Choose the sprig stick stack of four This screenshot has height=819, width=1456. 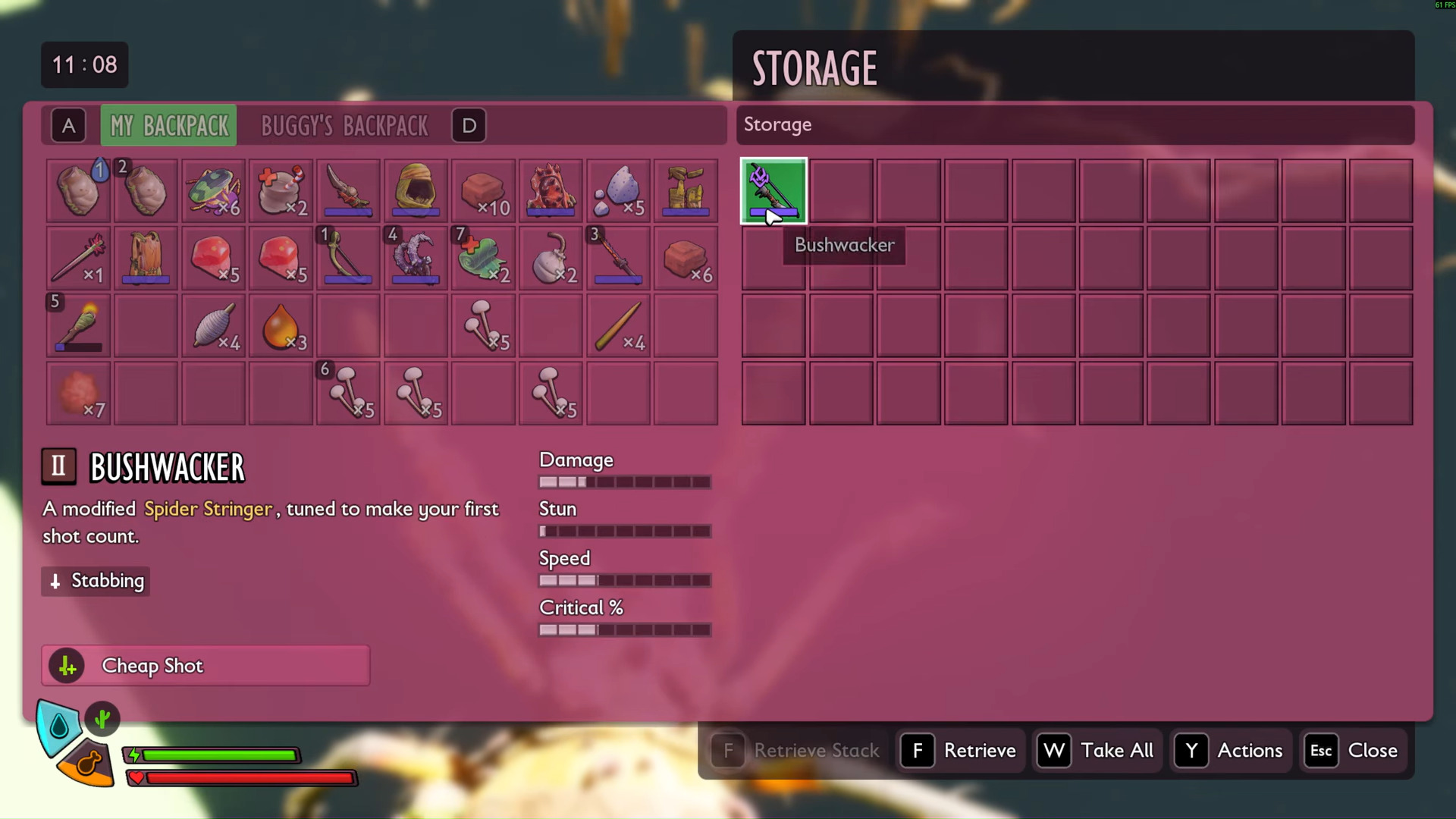click(618, 326)
